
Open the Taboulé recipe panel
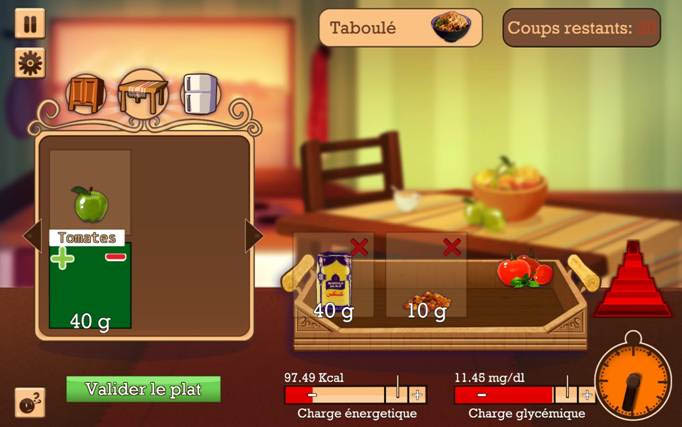point(400,28)
